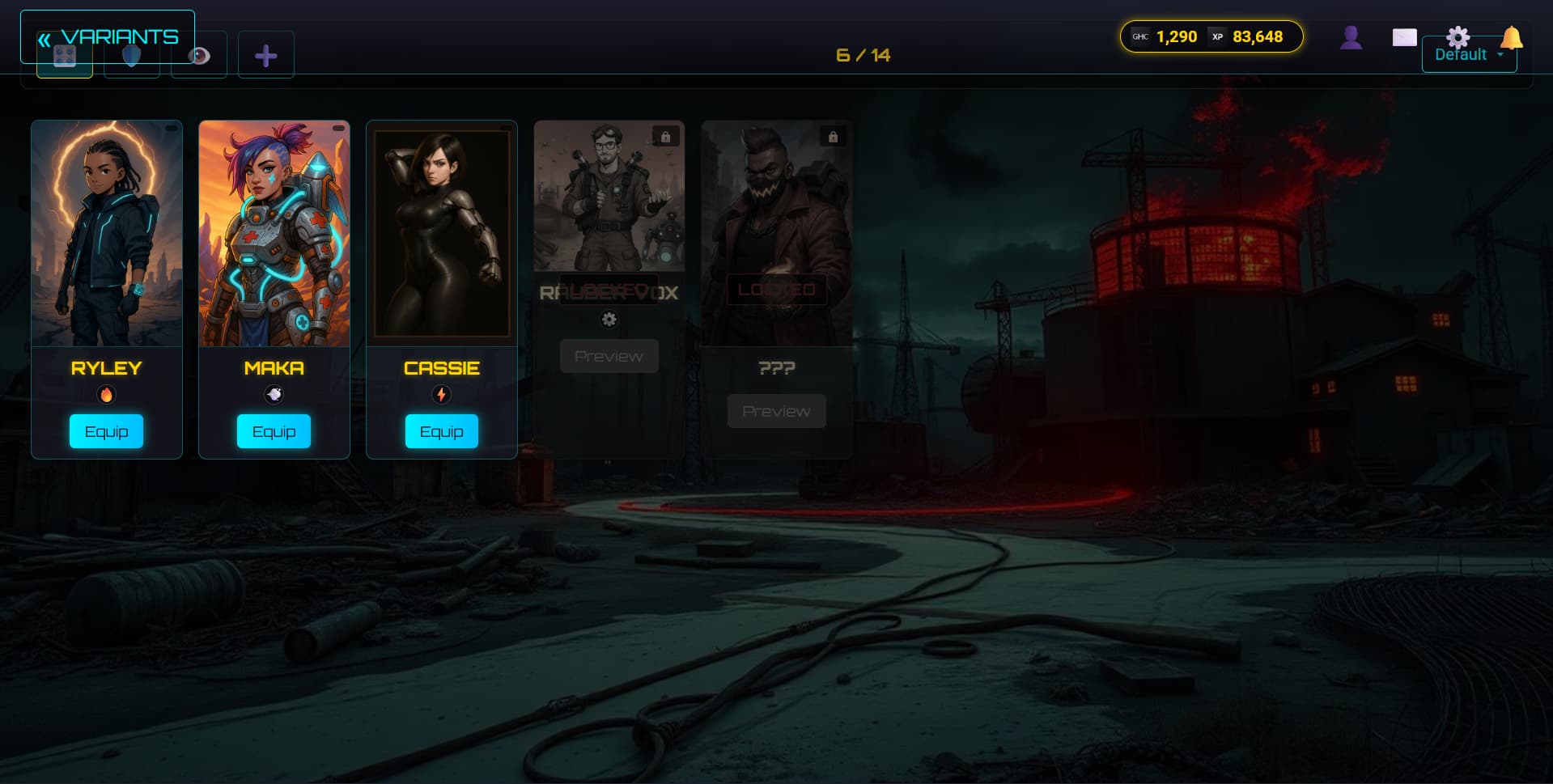Click Cassie's lightning bolt element icon
Viewport: 1553px width, 784px height.
[441, 395]
